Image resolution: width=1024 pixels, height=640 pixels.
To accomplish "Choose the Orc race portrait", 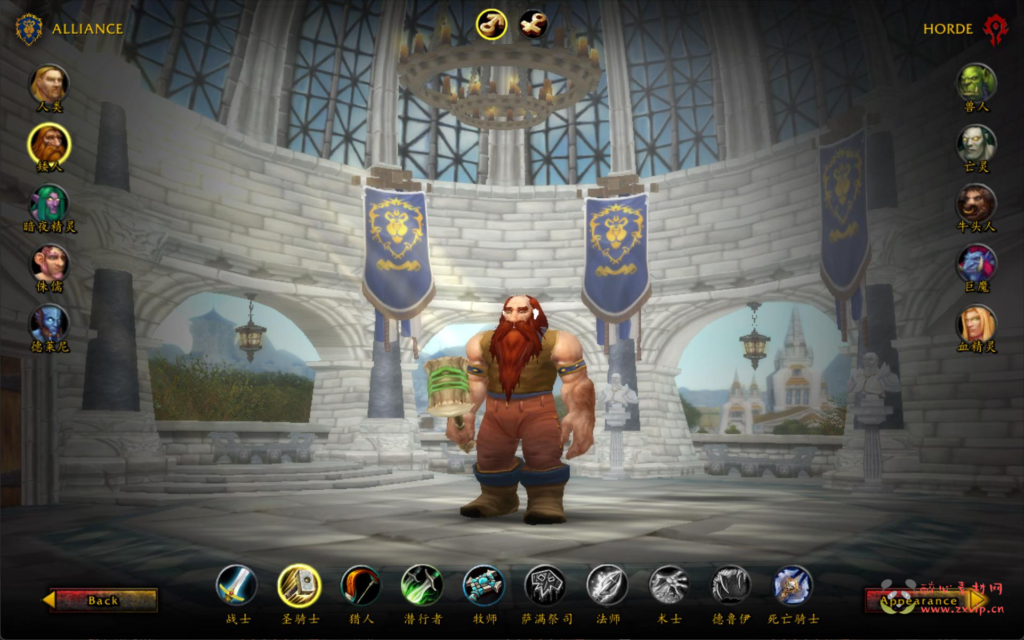I will point(976,83).
